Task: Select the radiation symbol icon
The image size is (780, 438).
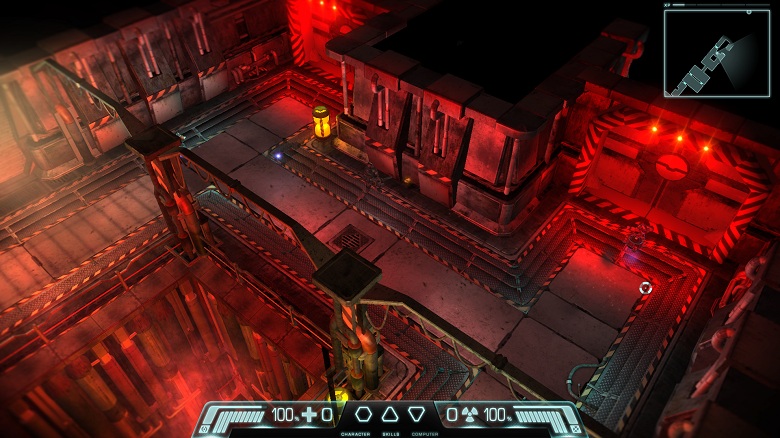Action: [468, 414]
